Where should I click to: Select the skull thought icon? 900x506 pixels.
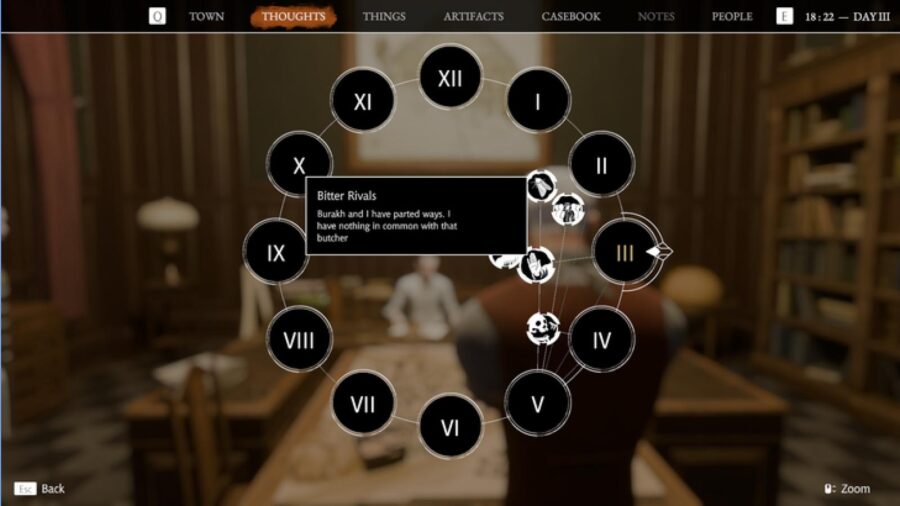544,327
